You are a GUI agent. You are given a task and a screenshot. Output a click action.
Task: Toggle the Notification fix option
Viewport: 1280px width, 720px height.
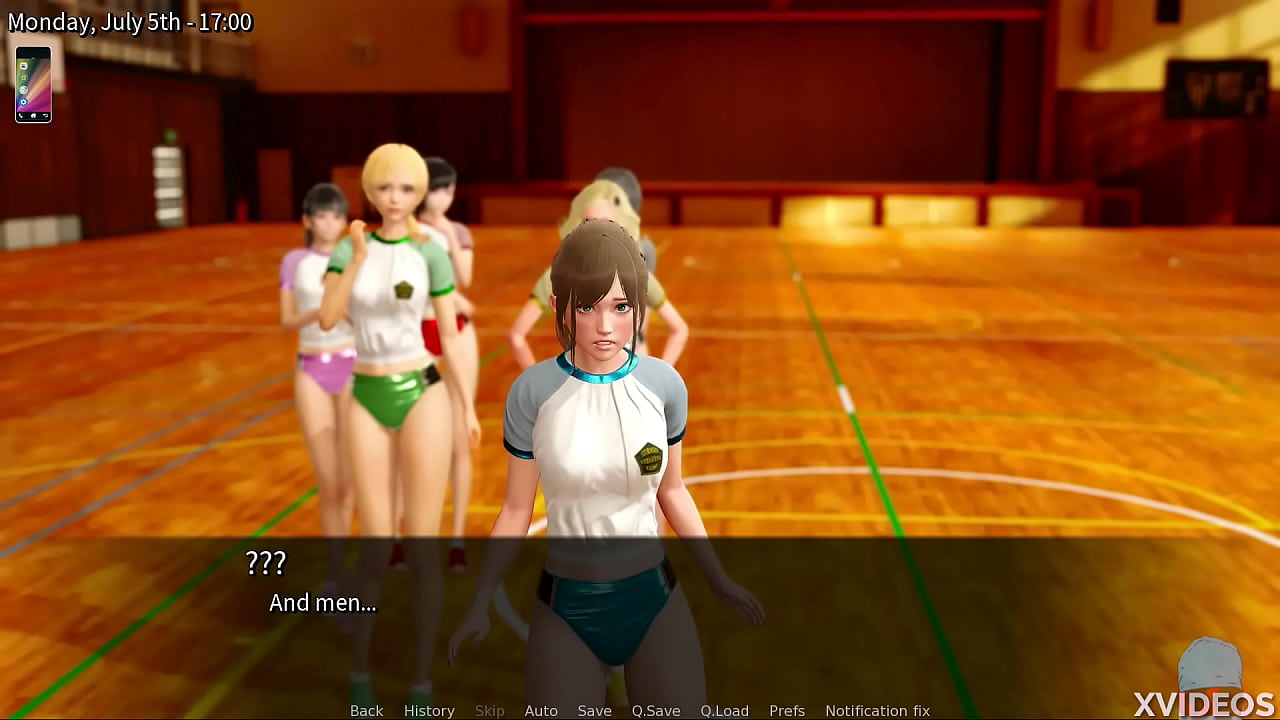pyautogui.click(x=877, y=710)
